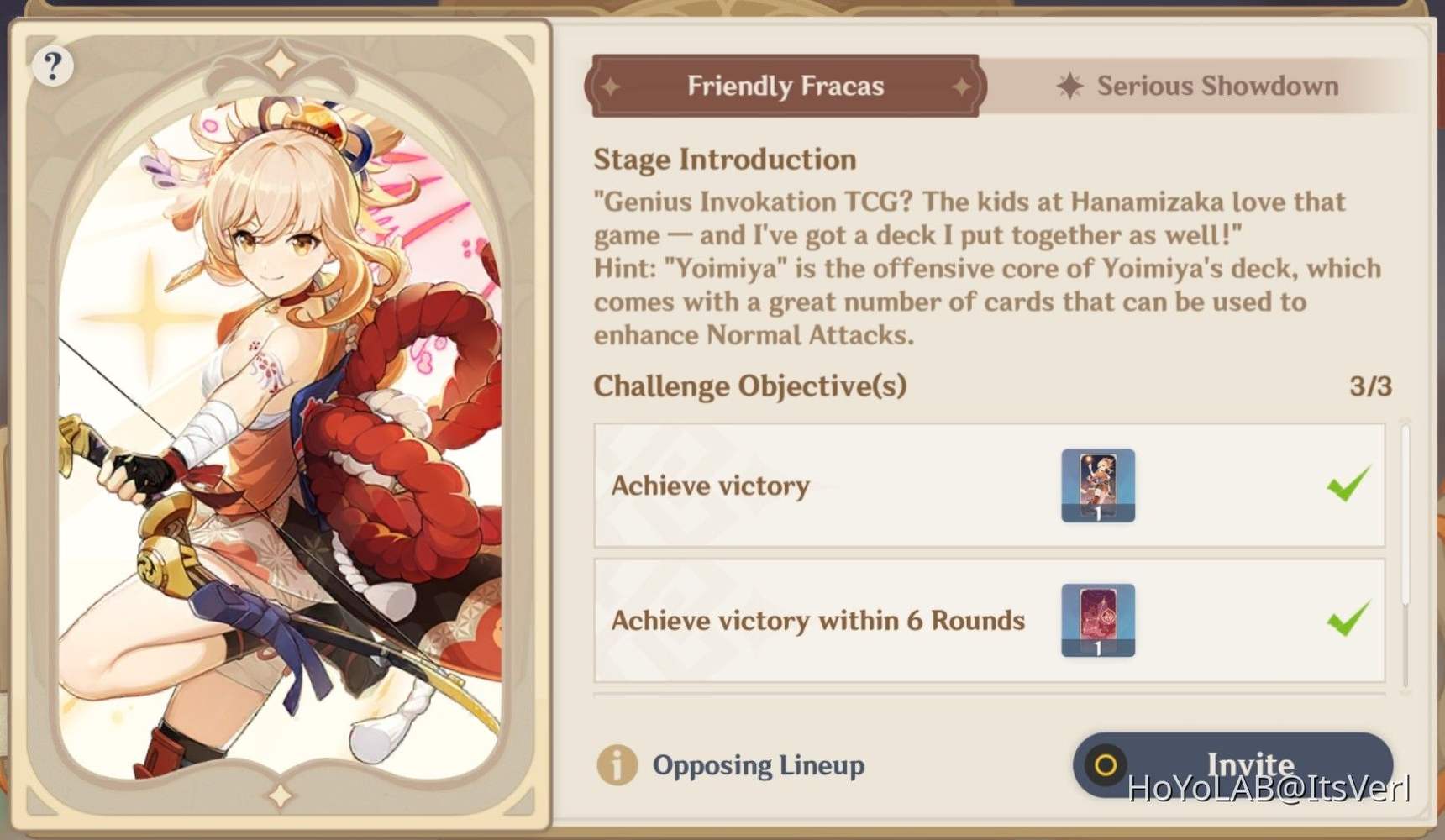The image size is (1445, 840).
Task: Open the help question mark icon
Action: tap(52, 65)
